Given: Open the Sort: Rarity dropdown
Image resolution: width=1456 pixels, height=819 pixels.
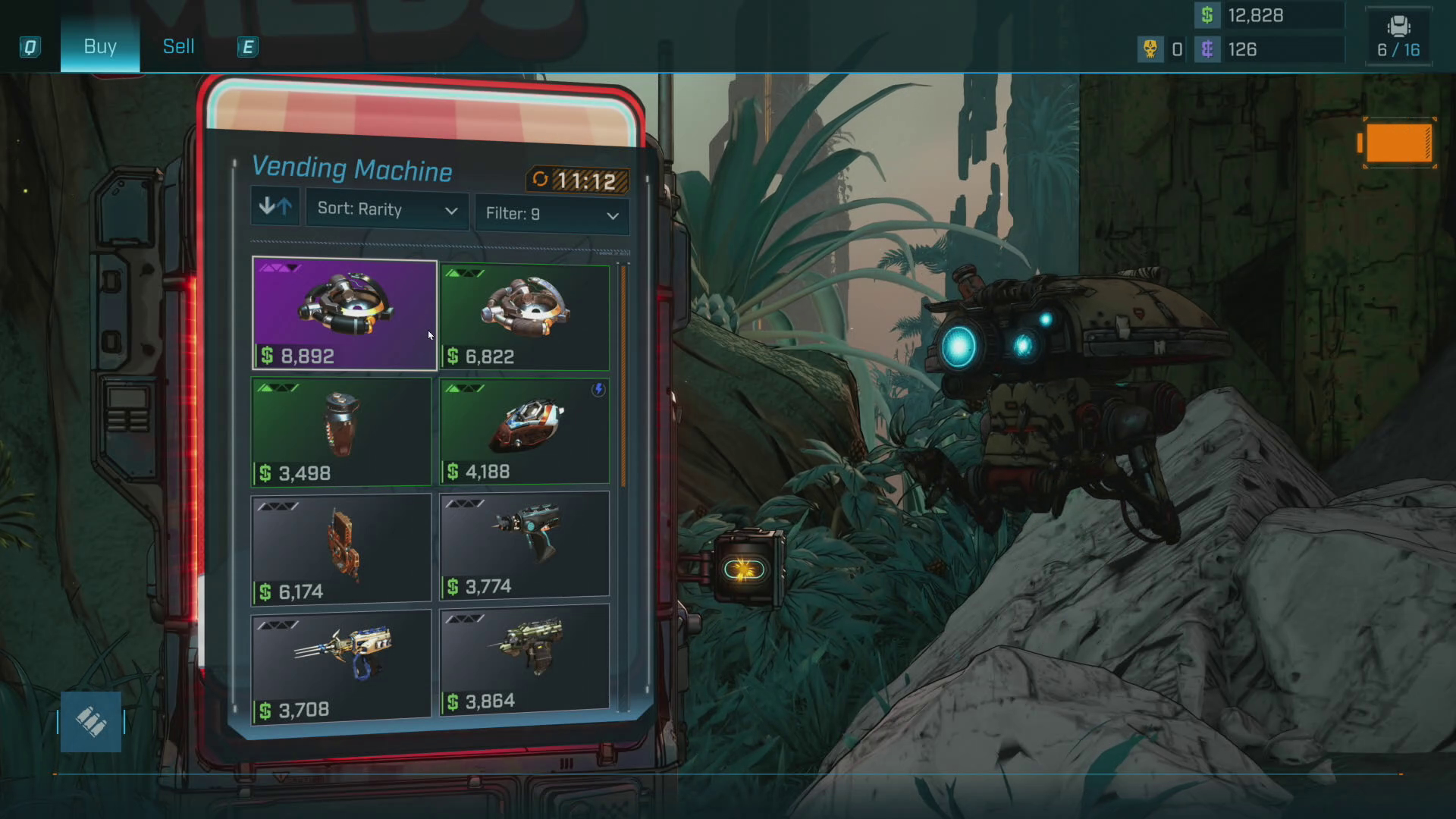Looking at the screenshot, I should 387,209.
